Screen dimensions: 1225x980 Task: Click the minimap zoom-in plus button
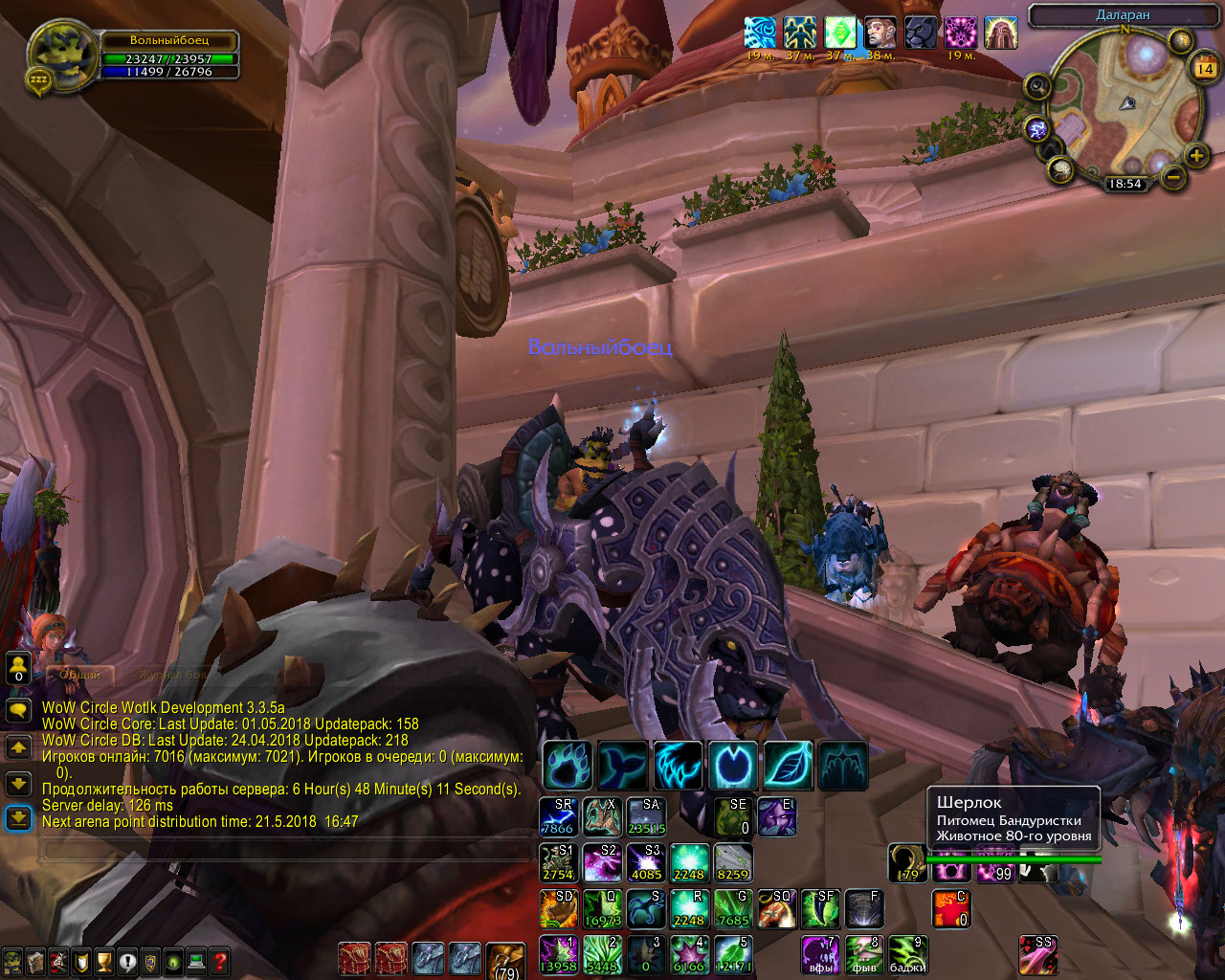click(x=1196, y=155)
